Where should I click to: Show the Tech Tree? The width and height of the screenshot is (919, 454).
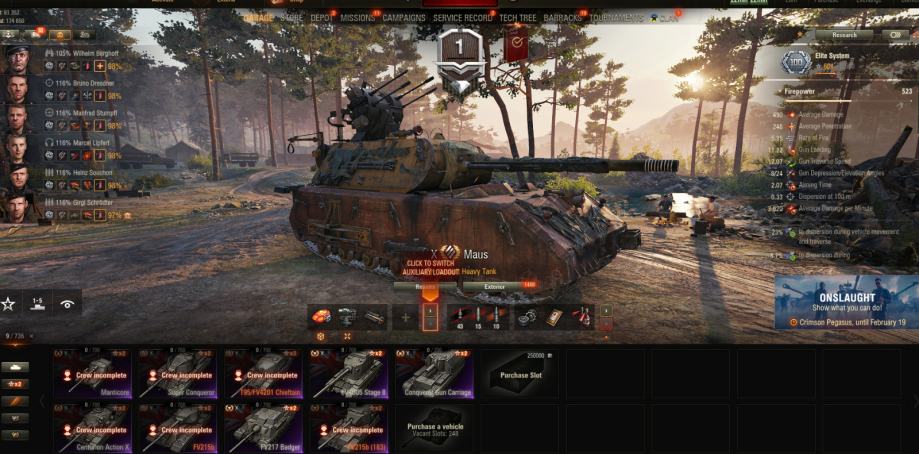(517, 18)
